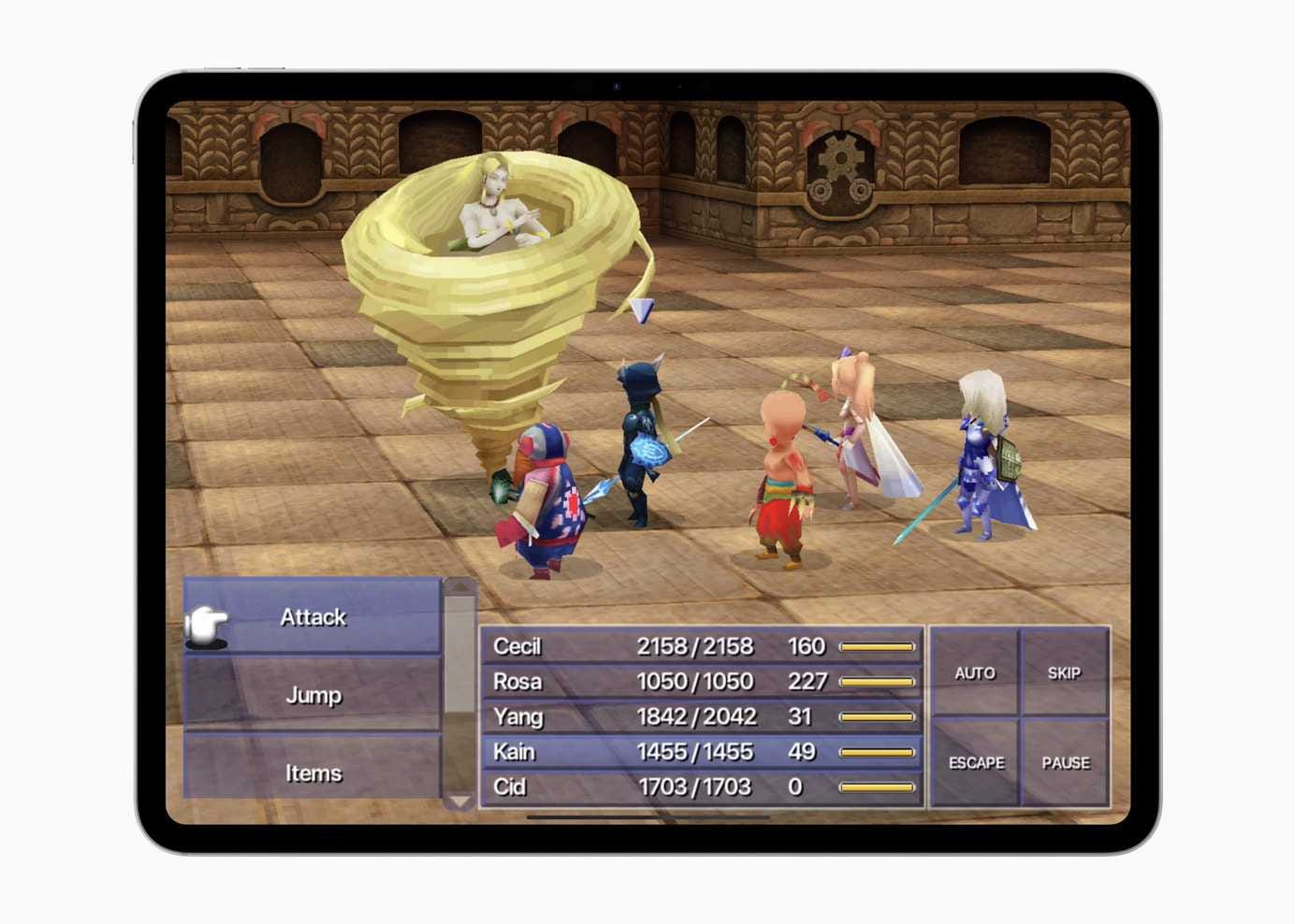Click Cid's empty ATB gauge
The image size is (1295, 924).
pyautogui.click(x=877, y=787)
